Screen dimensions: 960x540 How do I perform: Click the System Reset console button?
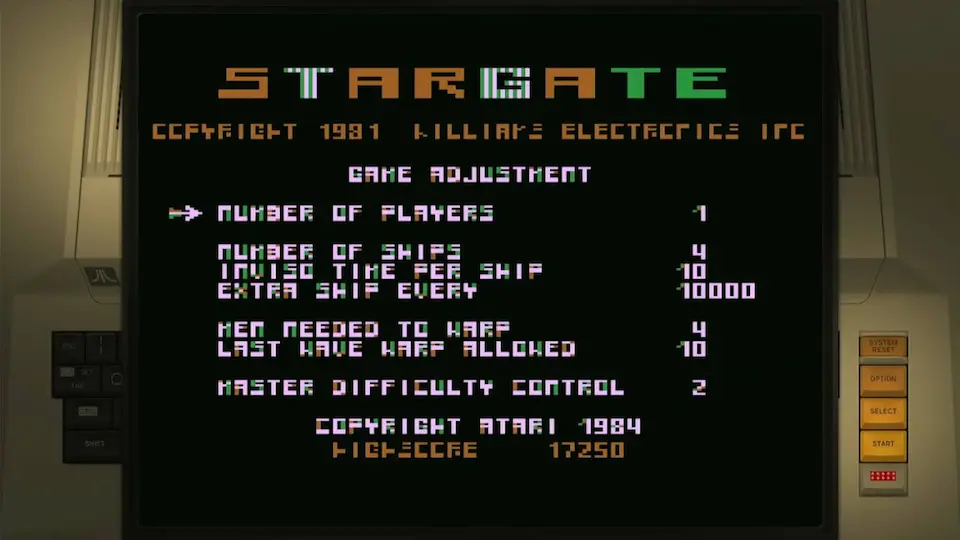click(883, 346)
